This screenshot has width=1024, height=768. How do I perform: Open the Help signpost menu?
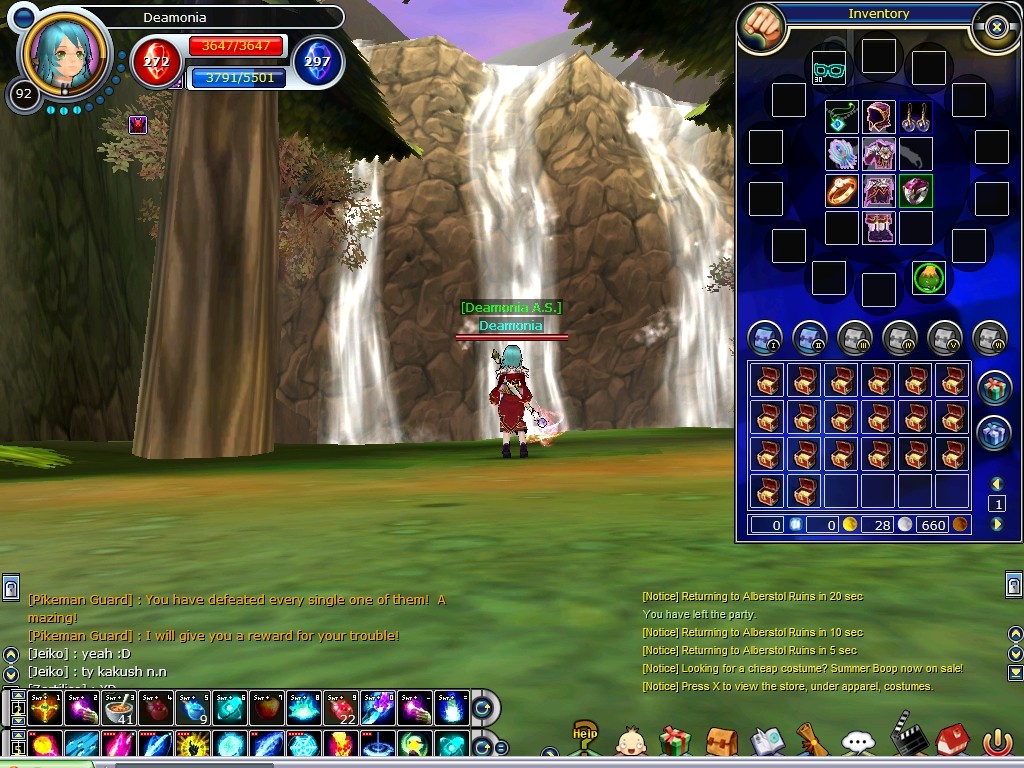(585, 739)
